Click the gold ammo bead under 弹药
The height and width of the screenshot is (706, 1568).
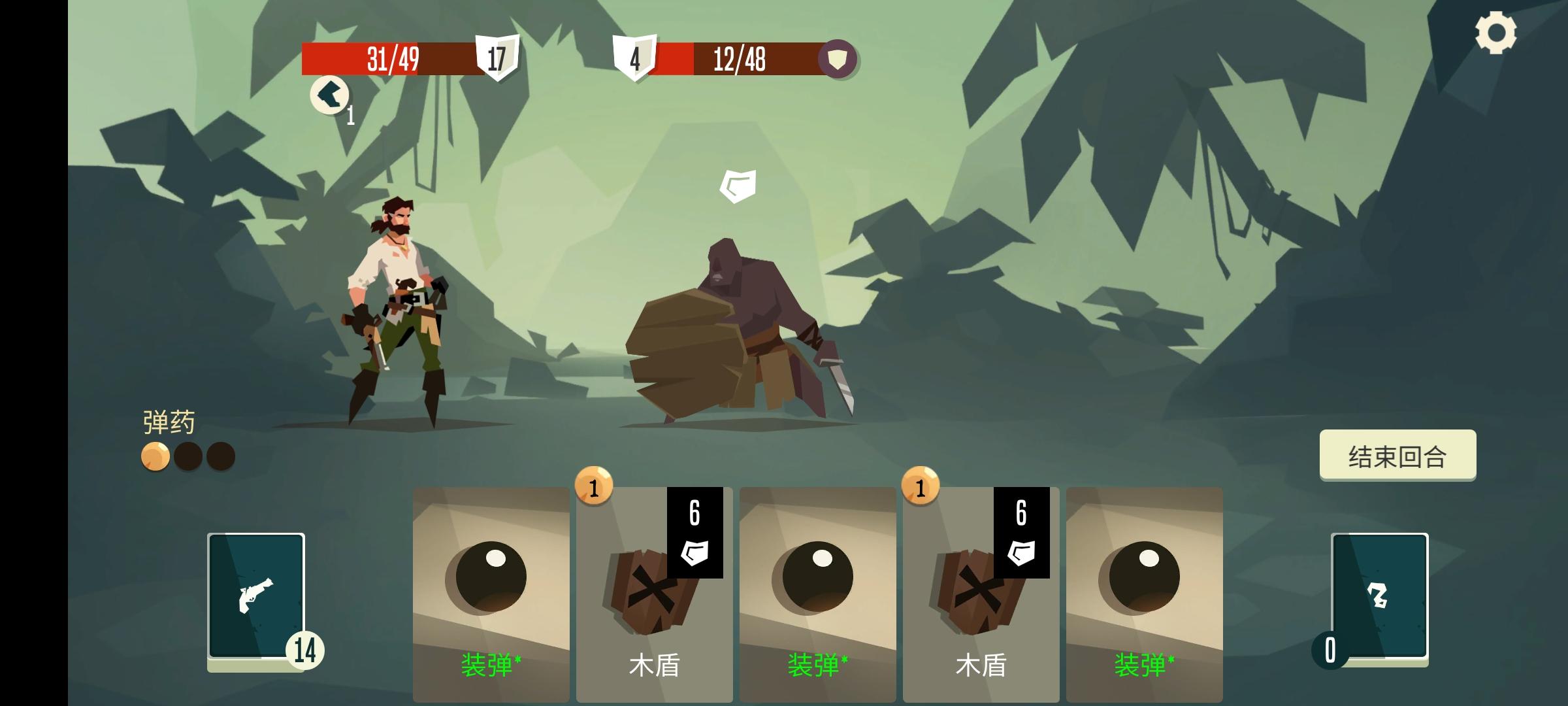(155, 456)
